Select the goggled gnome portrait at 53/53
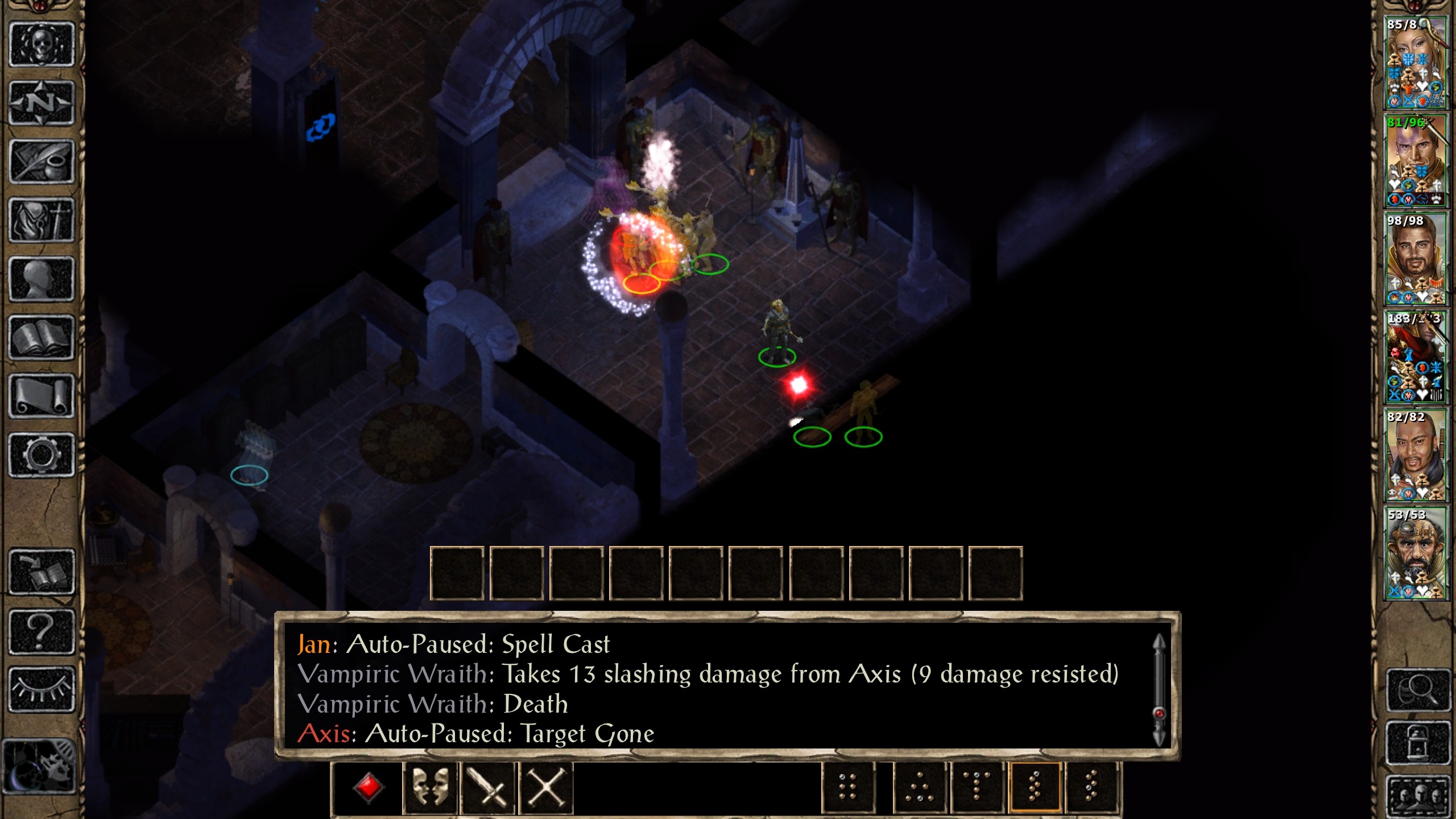 point(1415,553)
